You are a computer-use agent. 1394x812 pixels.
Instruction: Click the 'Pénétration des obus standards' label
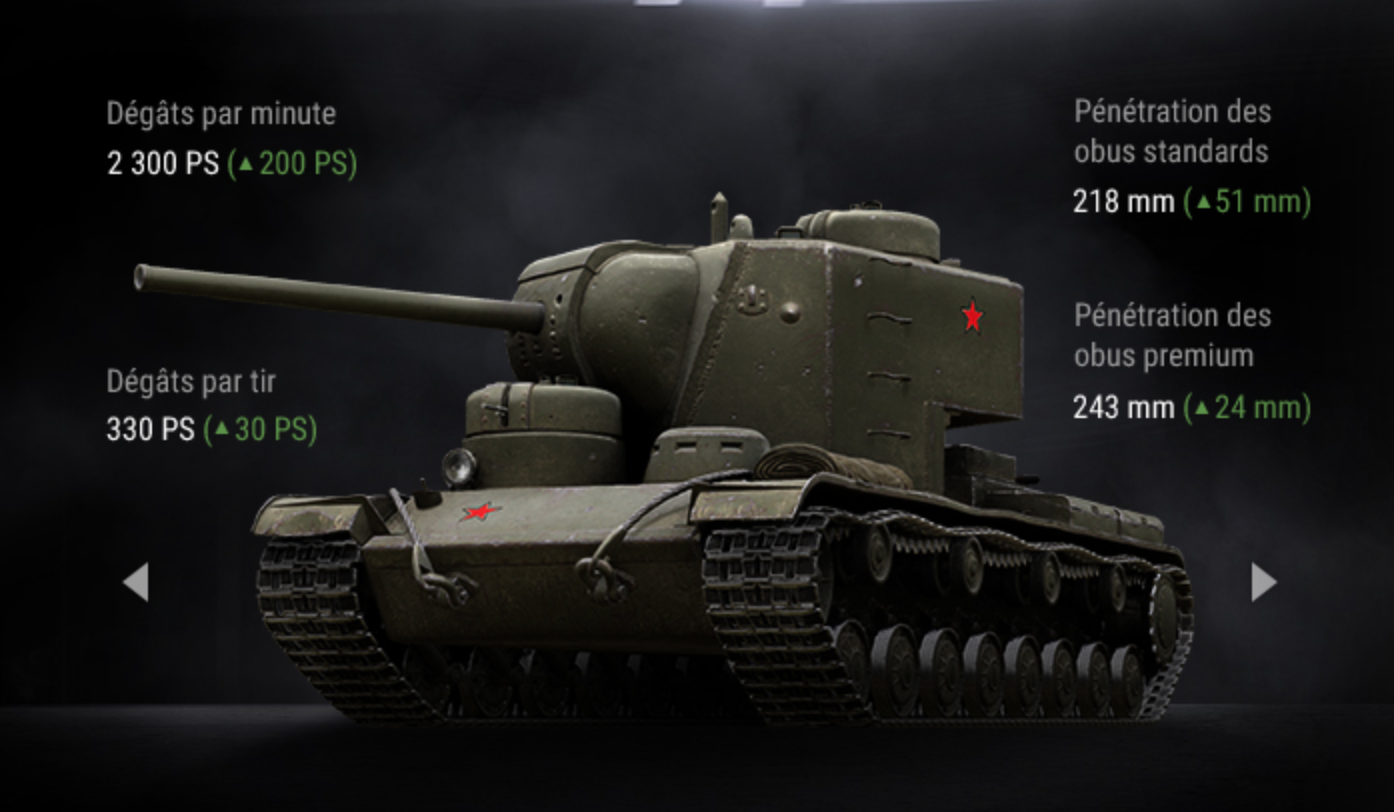pos(1171,132)
